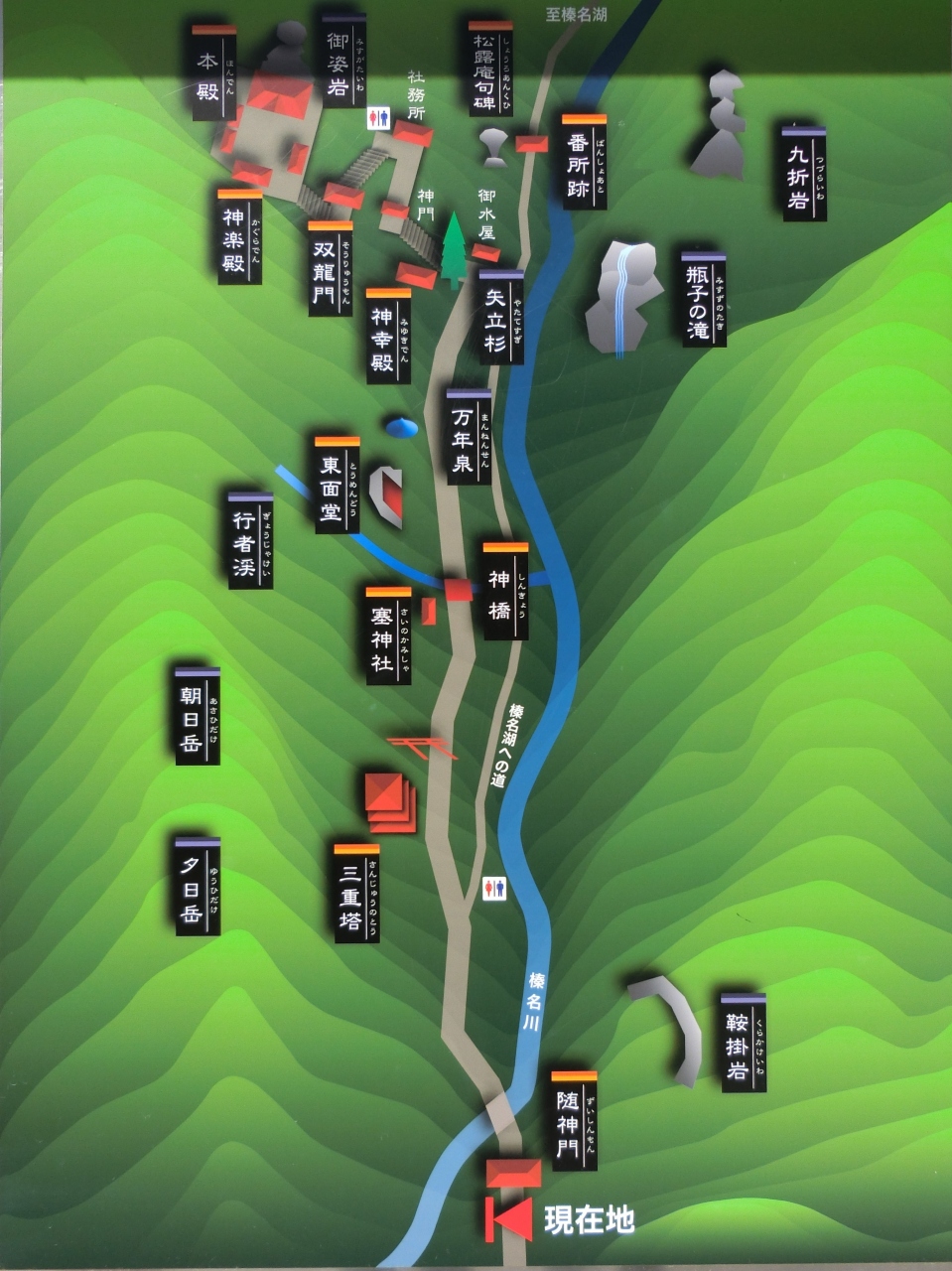The width and height of the screenshot is (952, 1271).
Task: Click the 行者渓 location label
Action: coord(249,541)
